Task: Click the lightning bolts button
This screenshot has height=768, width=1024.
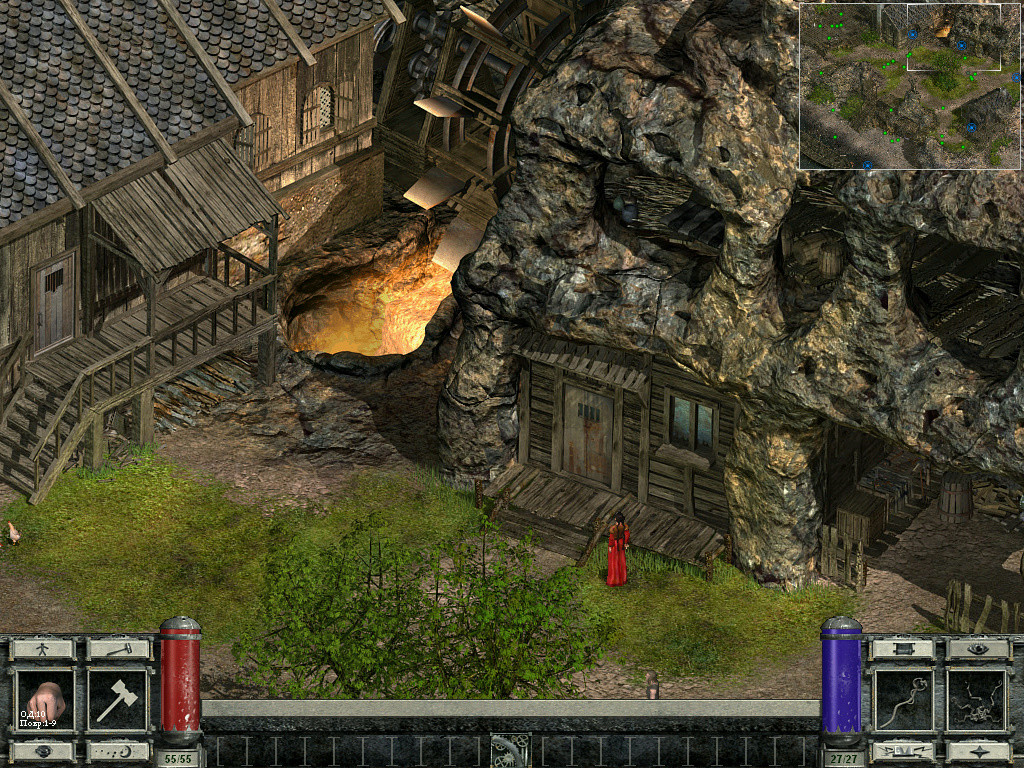Action: 902,751
